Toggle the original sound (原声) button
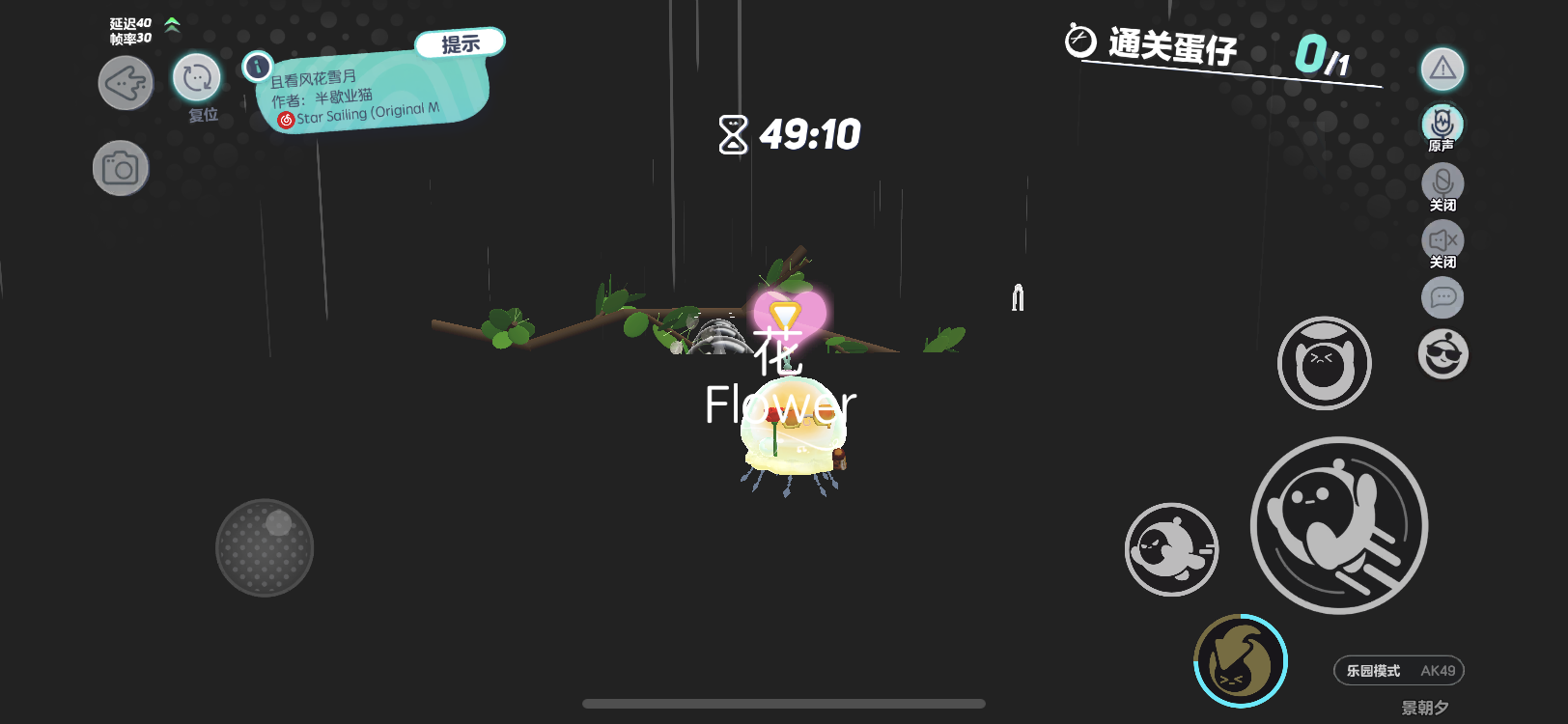 pos(1442,124)
